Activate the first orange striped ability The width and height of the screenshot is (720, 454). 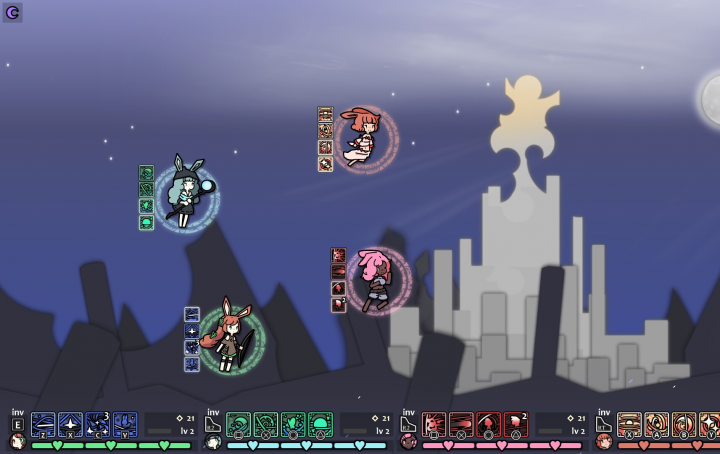[x=629, y=424]
